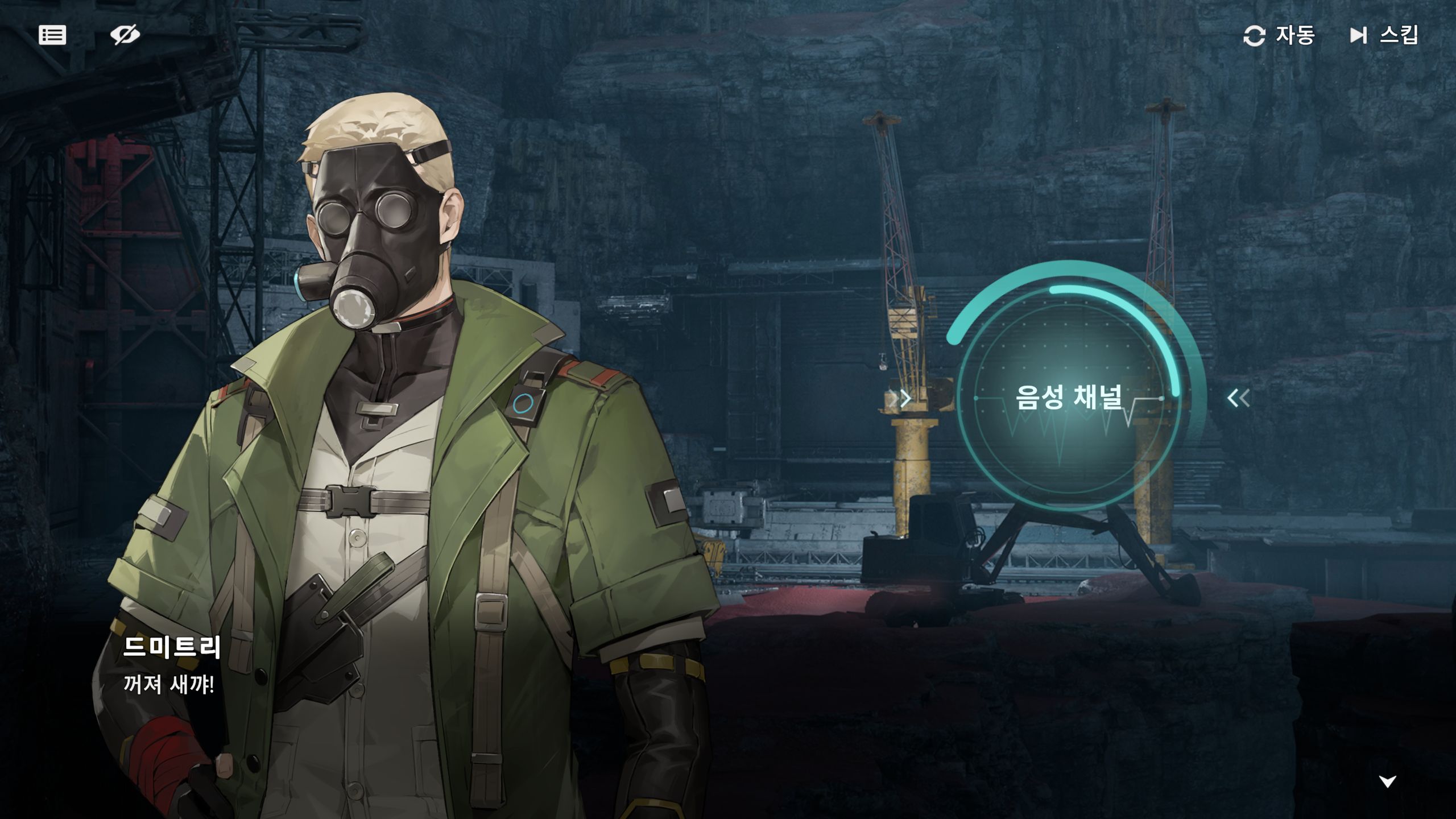
Task: Toggle auto-play with the 자동 button
Action: coord(1279,36)
